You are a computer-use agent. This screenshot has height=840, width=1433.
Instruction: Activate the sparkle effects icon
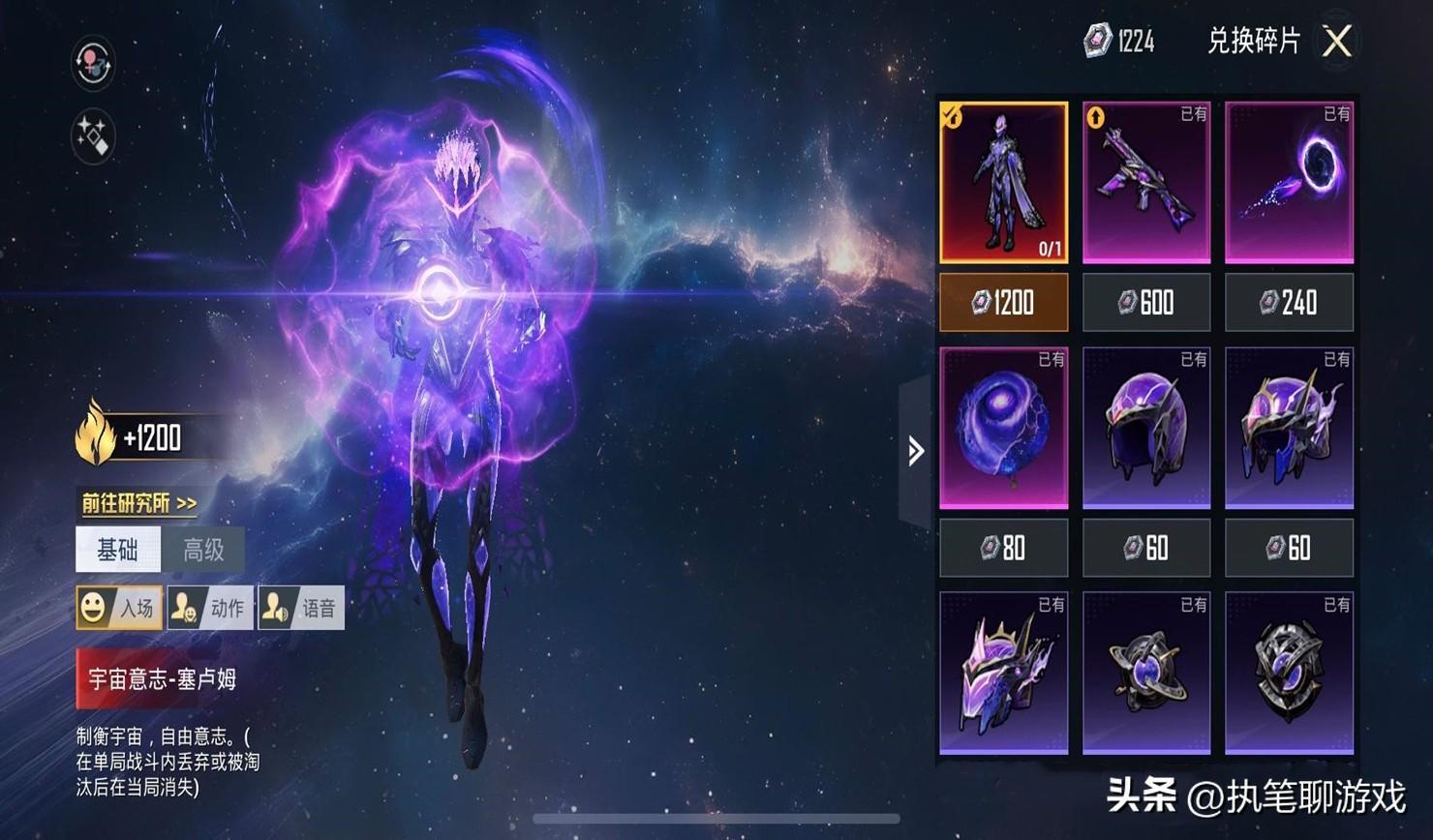click(94, 135)
